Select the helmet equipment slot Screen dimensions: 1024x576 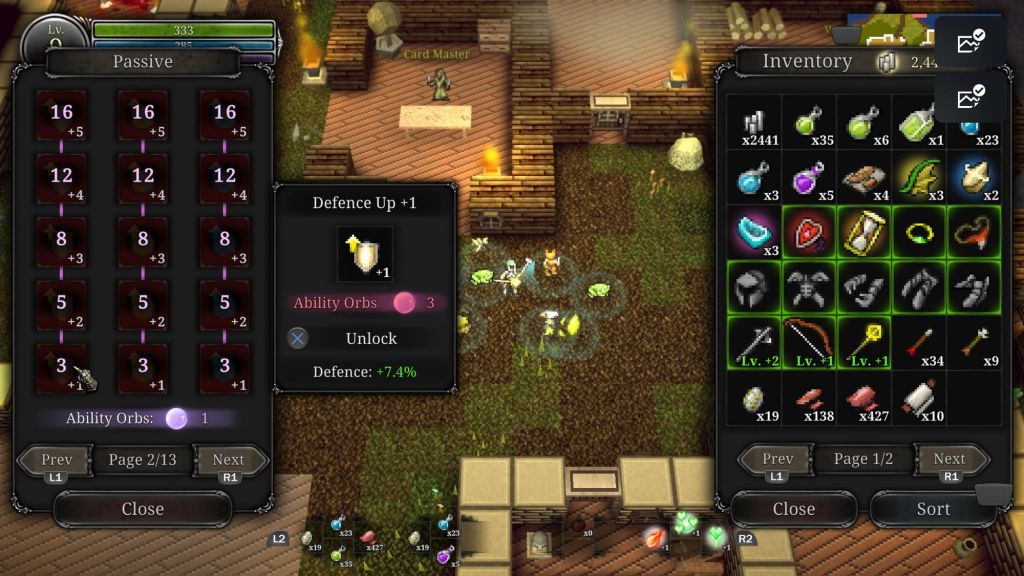pos(753,287)
